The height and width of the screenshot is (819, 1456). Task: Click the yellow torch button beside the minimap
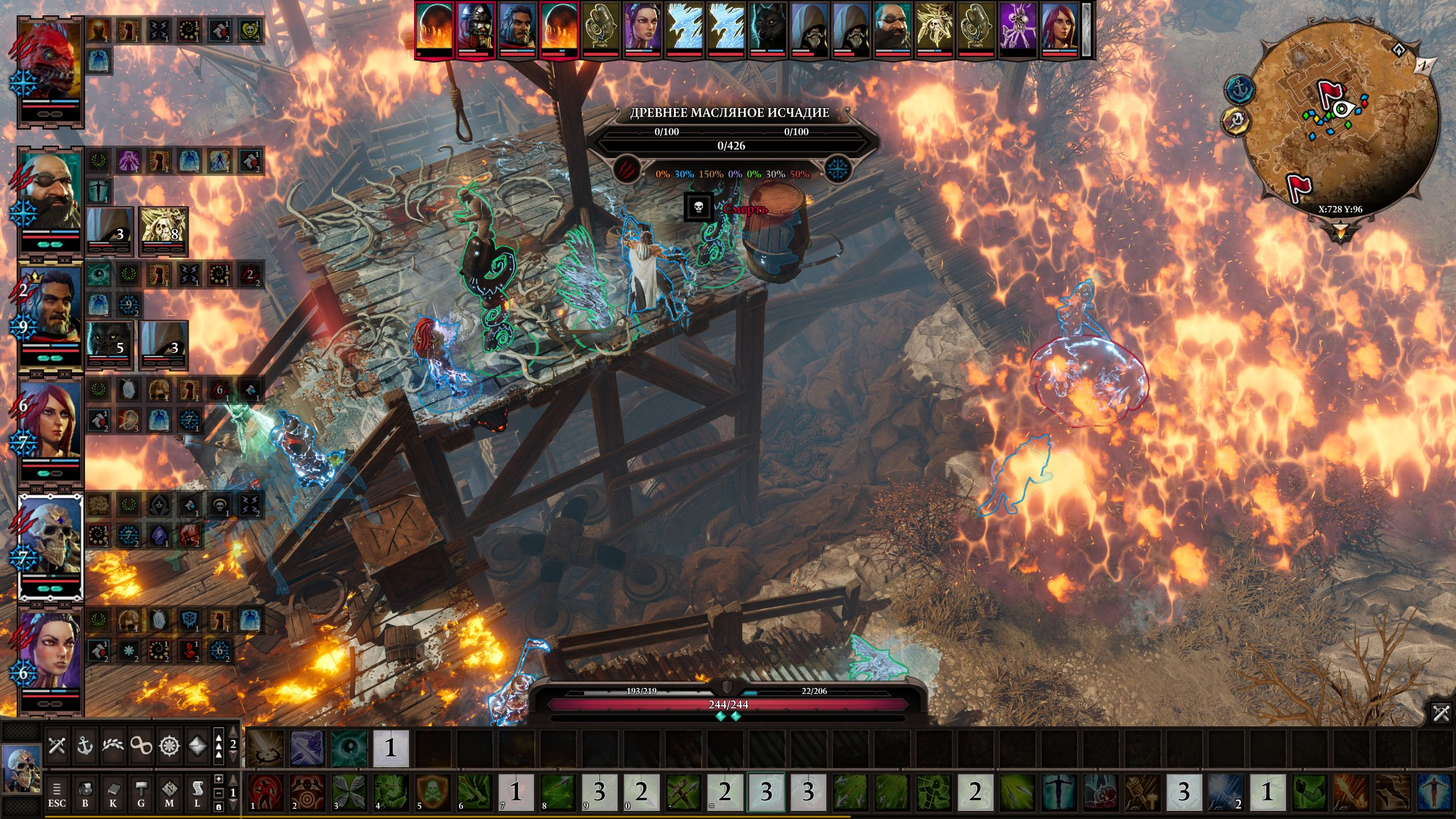(x=1235, y=121)
